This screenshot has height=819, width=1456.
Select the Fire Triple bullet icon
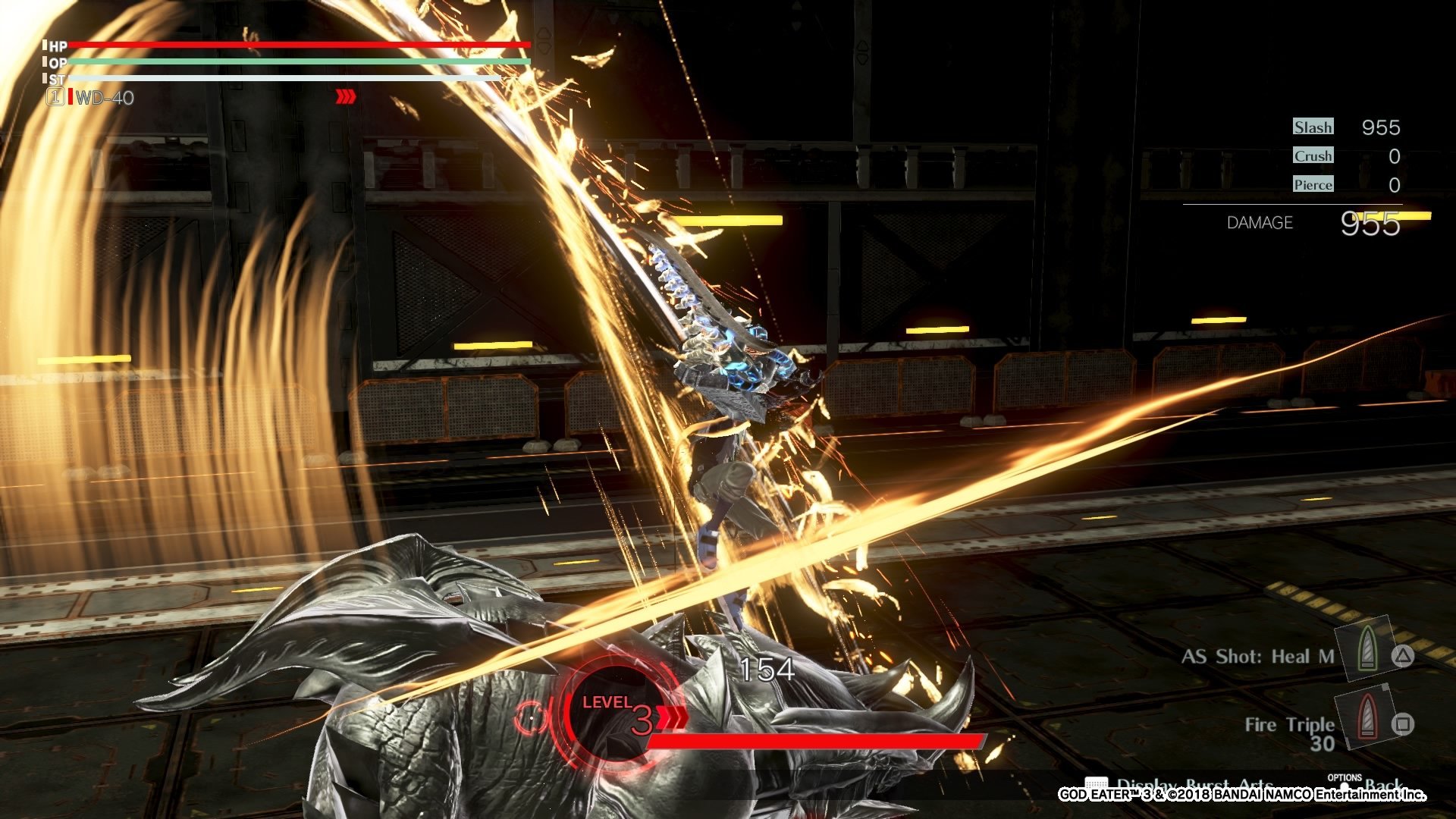click(1366, 717)
